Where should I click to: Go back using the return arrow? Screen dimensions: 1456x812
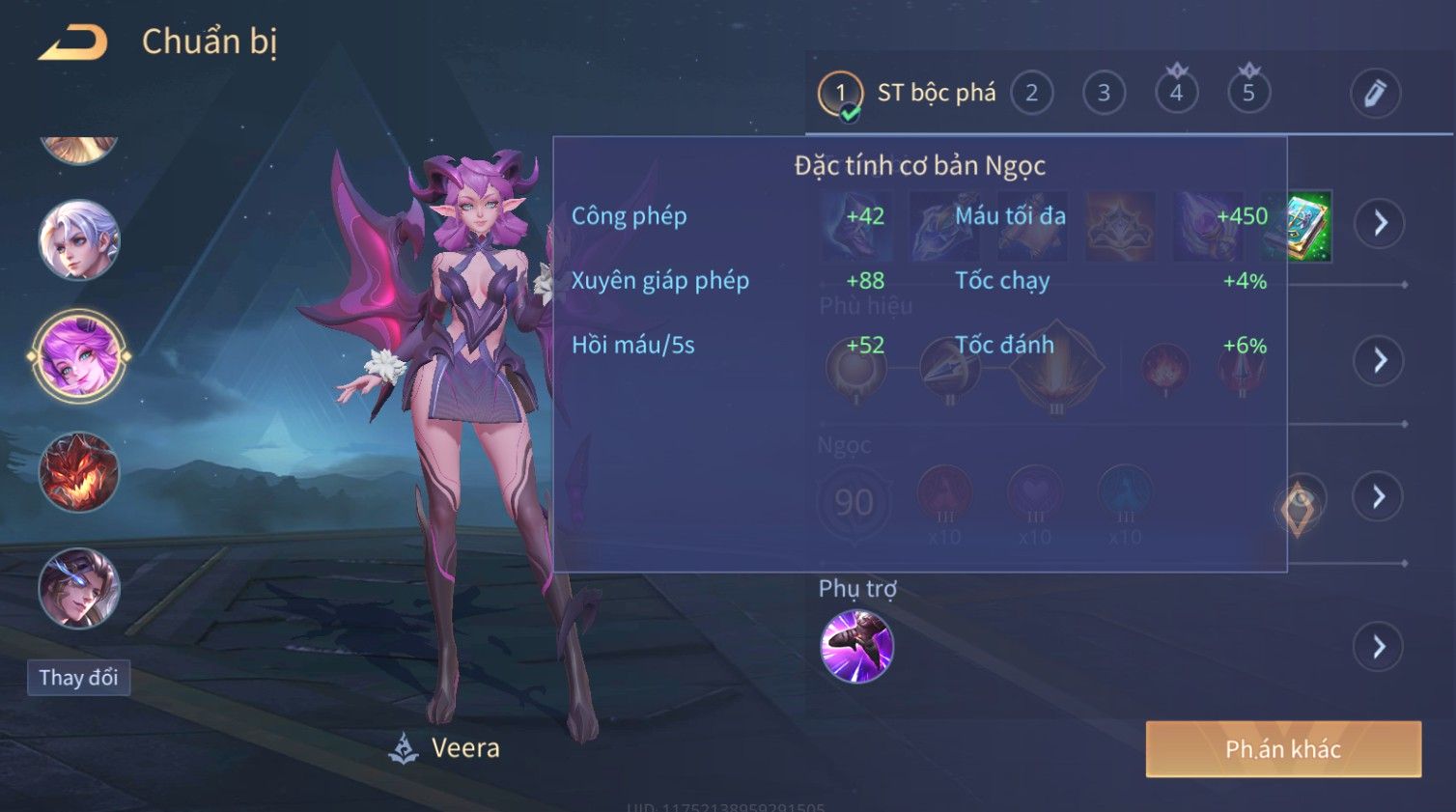click(x=72, y=42)
